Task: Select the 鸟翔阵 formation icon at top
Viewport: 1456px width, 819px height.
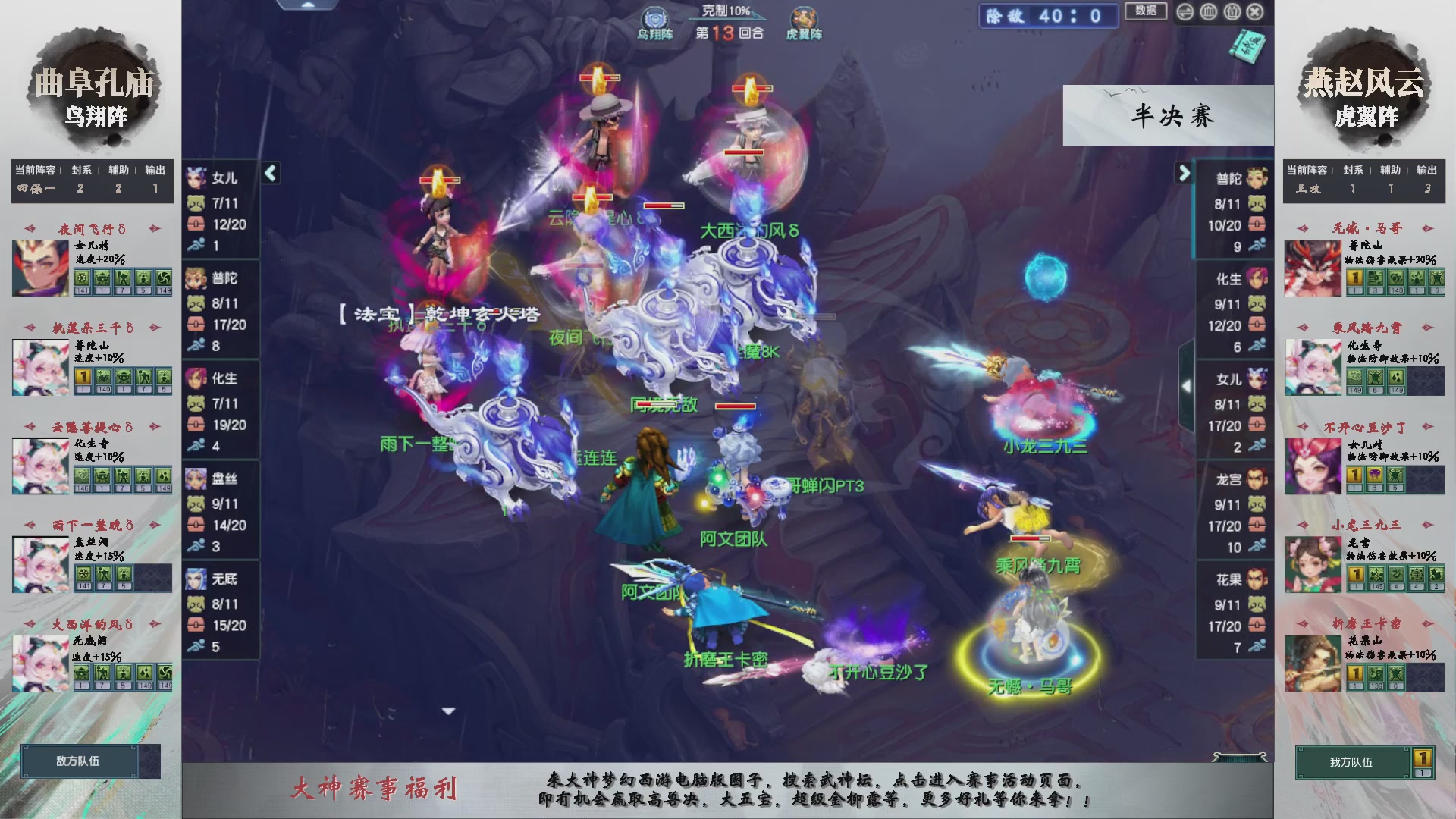Action: tap(656, 17)
